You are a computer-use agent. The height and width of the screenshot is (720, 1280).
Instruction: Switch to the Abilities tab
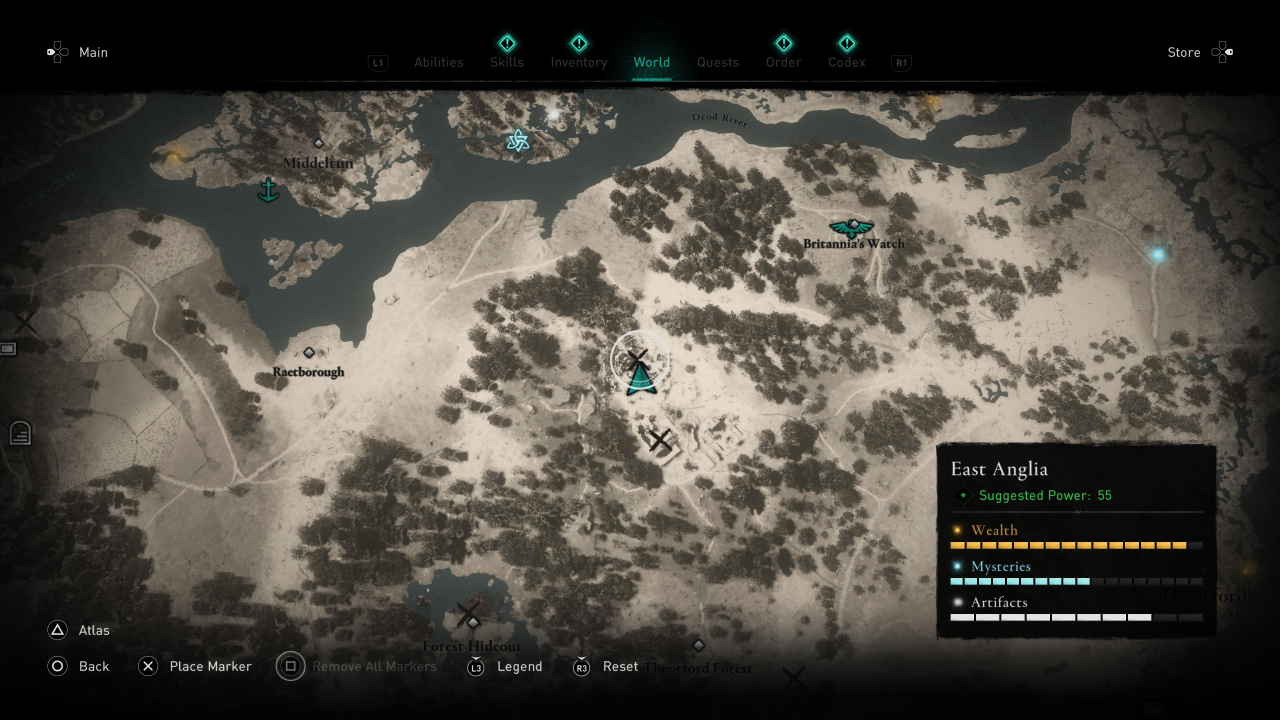click(x=438, y=62)
